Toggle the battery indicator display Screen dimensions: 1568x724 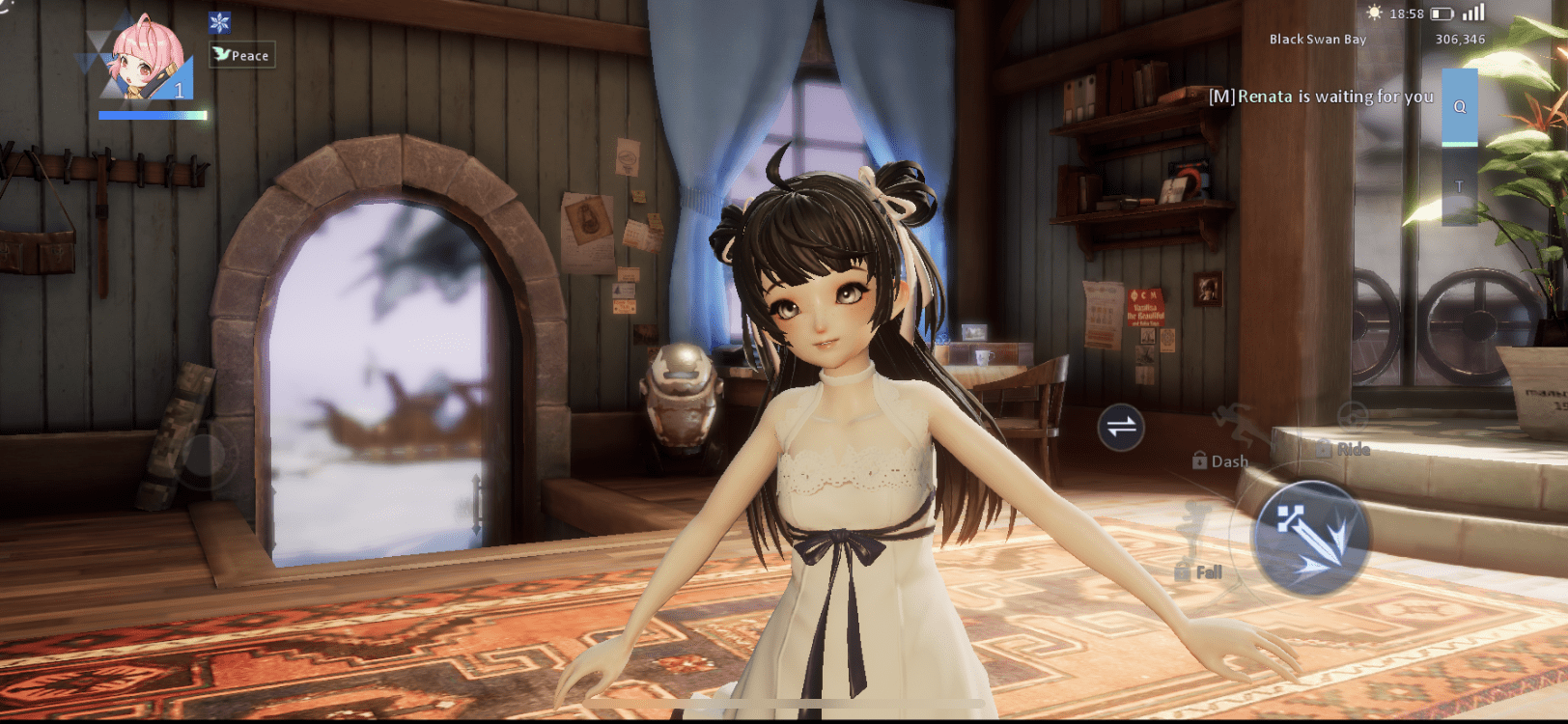pyautogui.click(x=1442, y=14)
